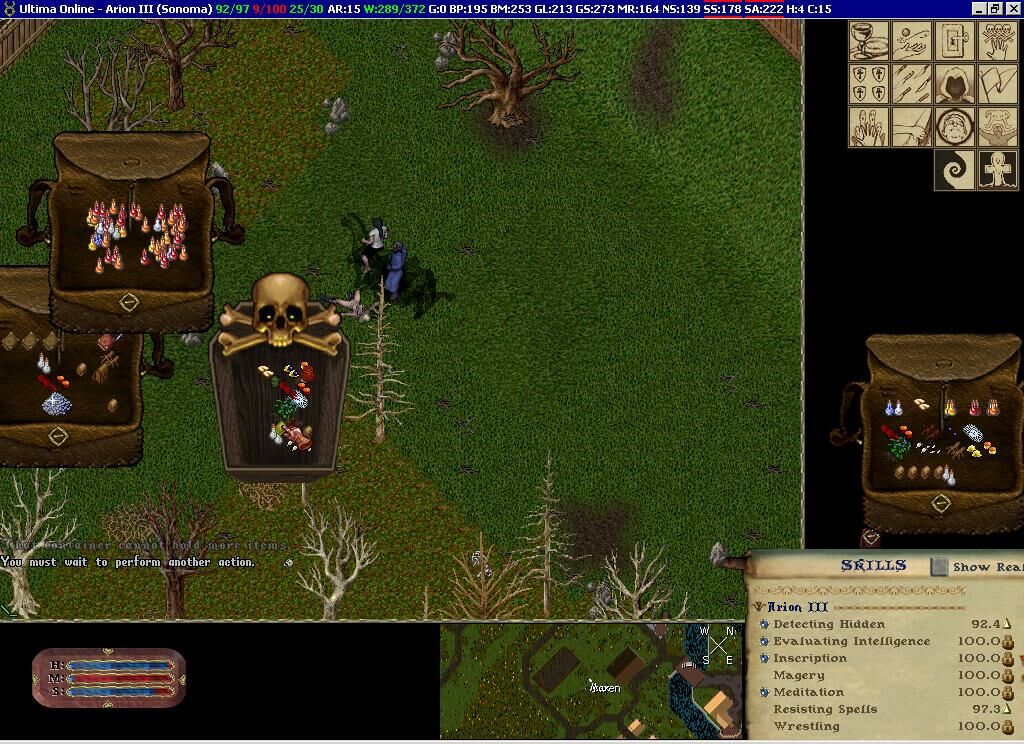Toggle the lock beside Magery skill
Viewport: 1024px width, 744px height.
1008,675
